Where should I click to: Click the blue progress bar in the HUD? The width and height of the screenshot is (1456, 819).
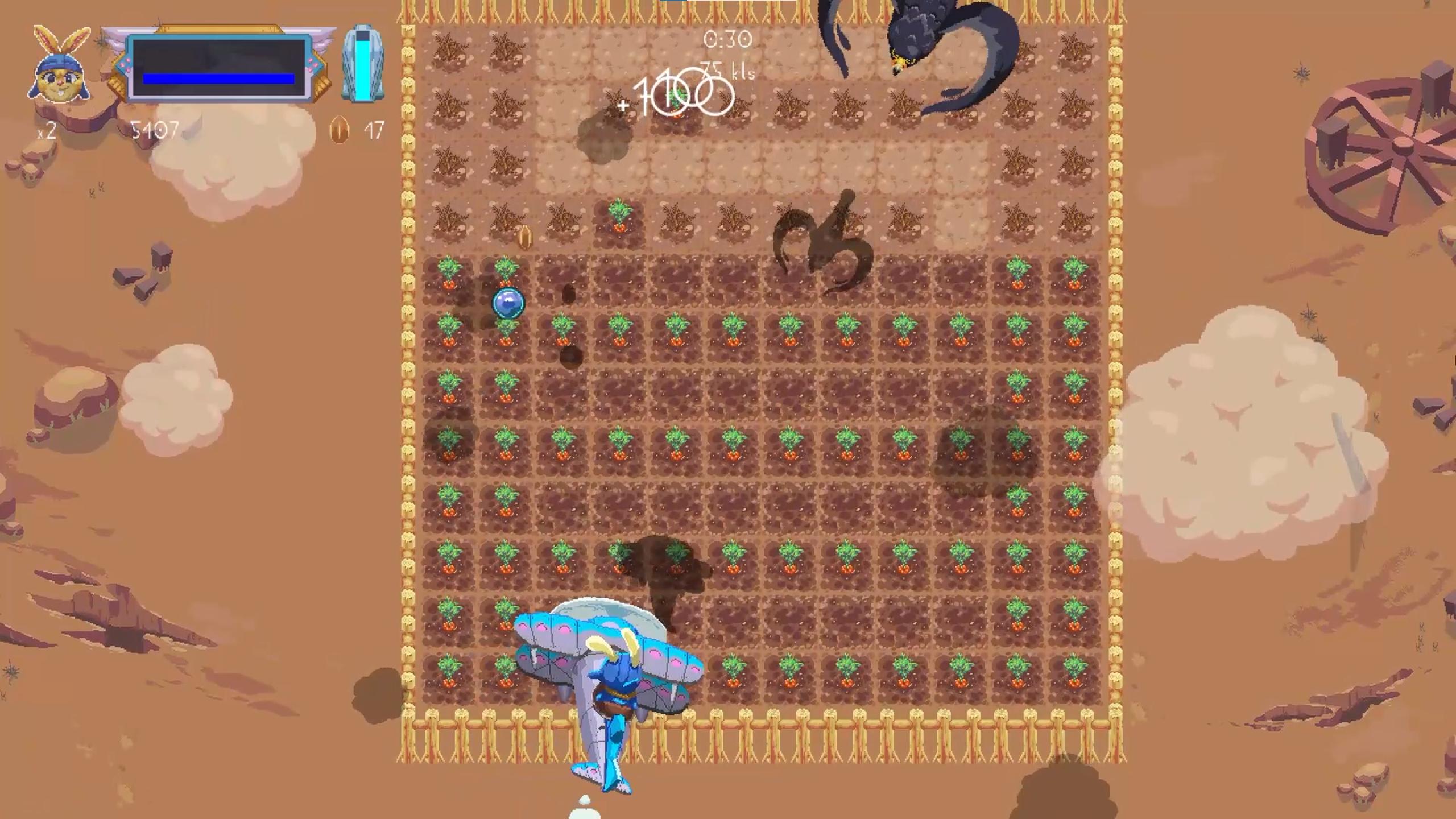click(x=219, y=78)
